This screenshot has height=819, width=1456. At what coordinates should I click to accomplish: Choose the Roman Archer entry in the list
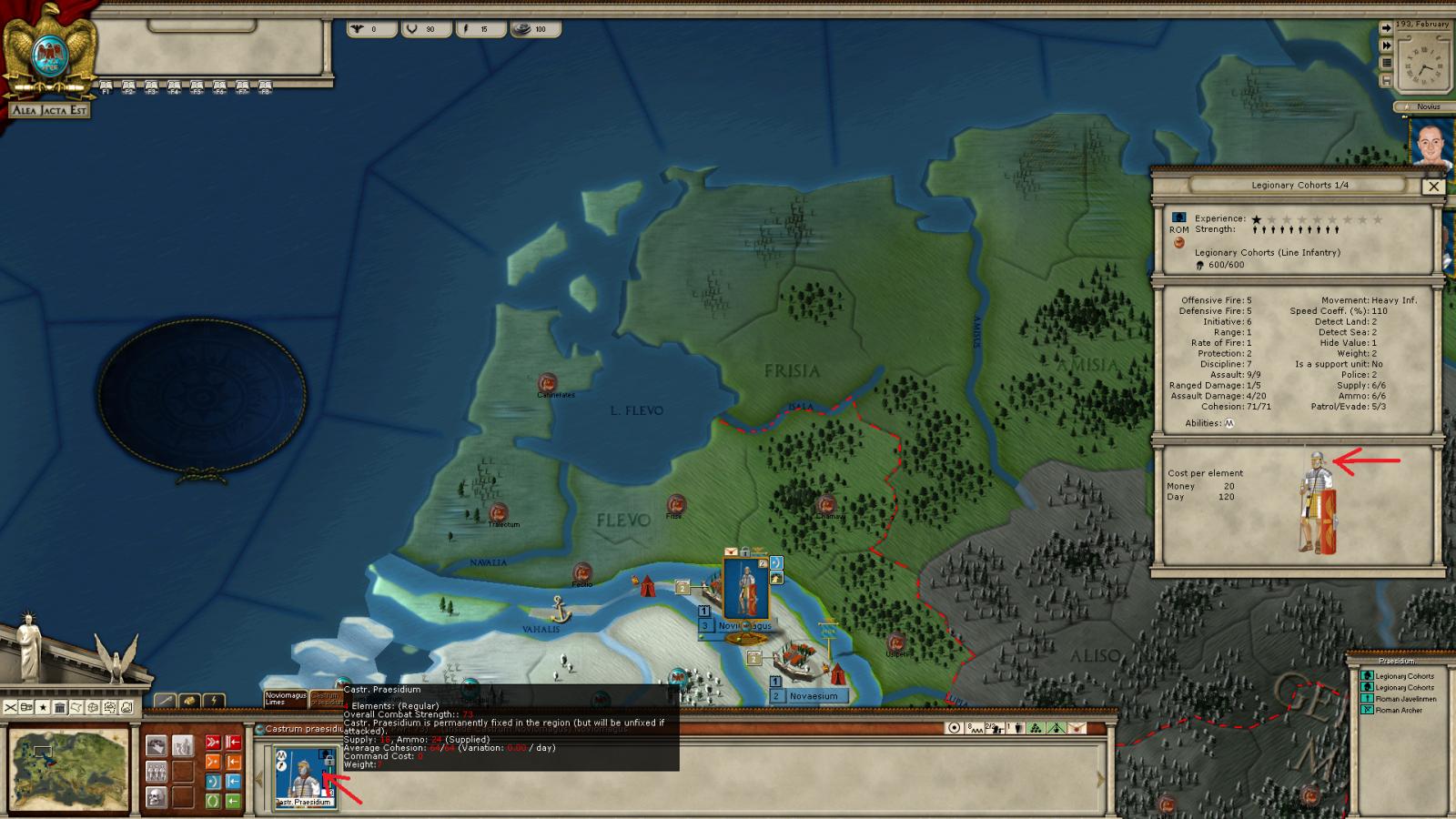point(1398,710)
